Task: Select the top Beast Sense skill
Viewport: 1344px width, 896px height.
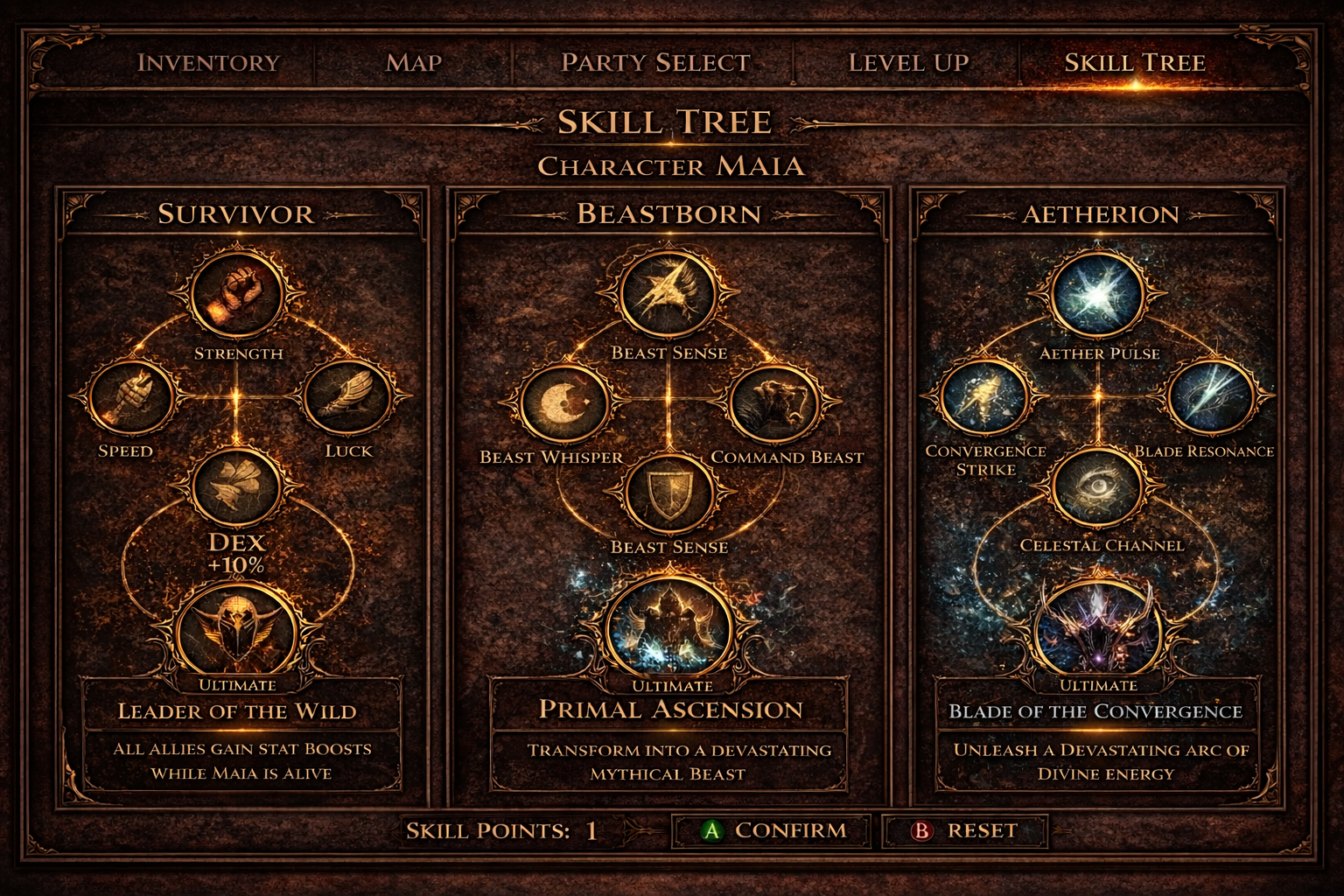Action: pos(670,293)
